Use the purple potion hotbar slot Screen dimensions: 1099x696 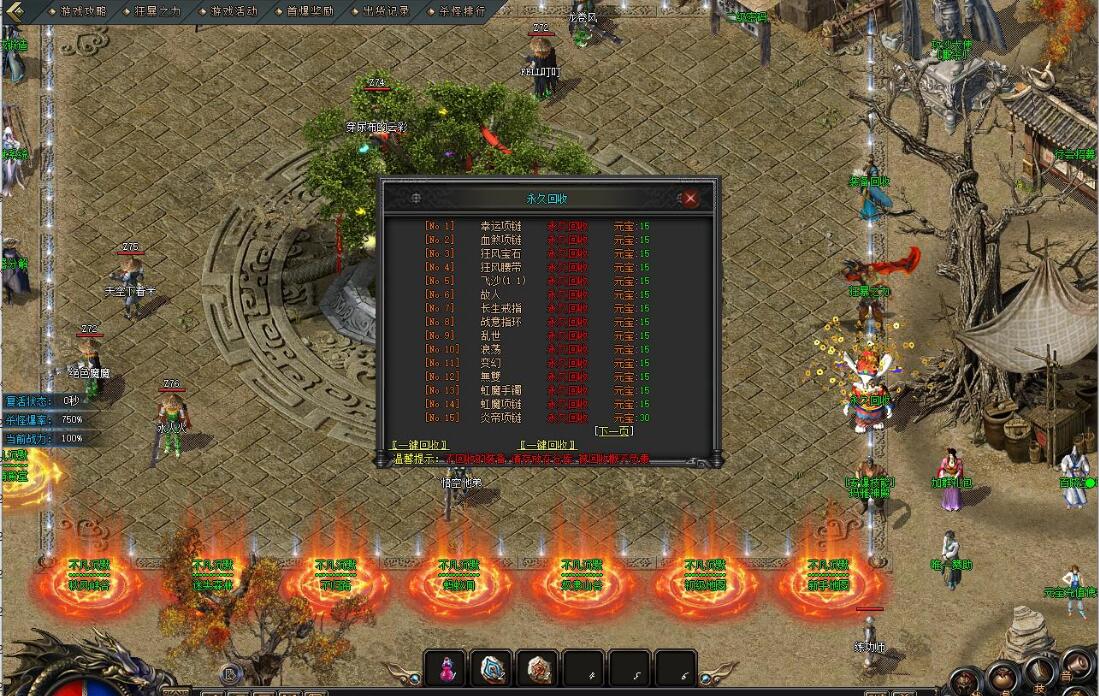pos(445,668)
